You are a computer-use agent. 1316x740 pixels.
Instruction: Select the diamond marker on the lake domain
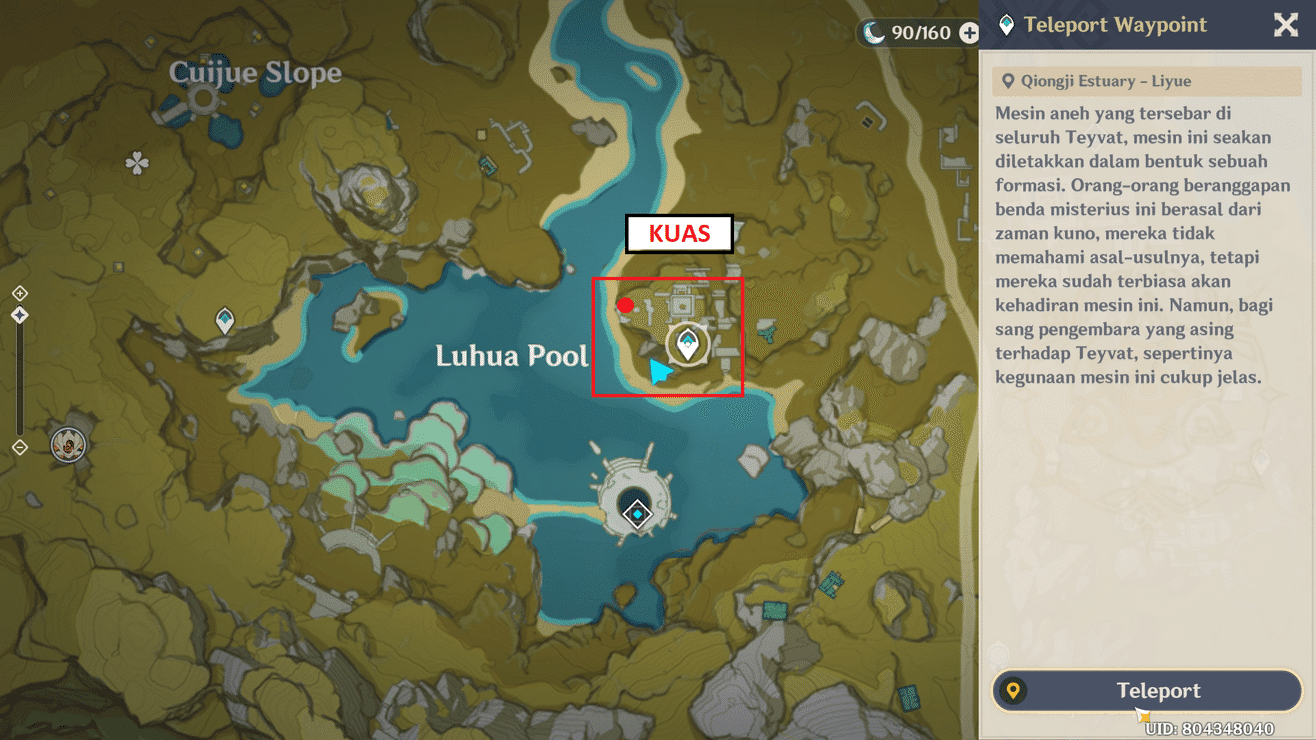point(637,514)
